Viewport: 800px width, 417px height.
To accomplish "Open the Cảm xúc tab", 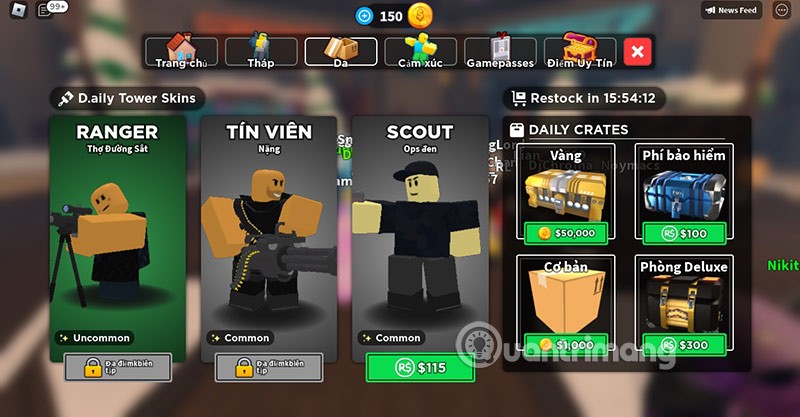I will 420,51.
